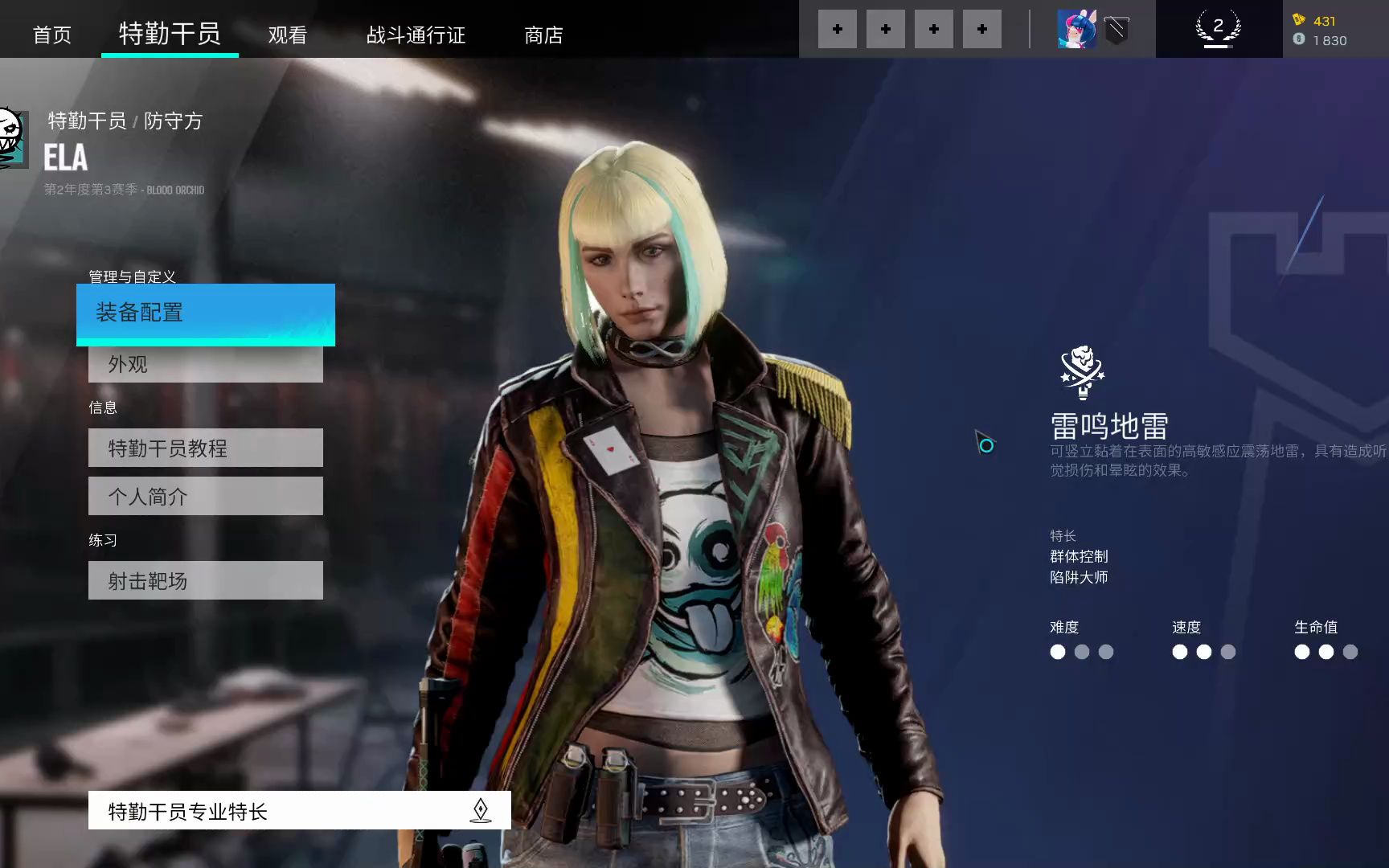Open 装备配置 loadout menu
Screen dimensions: 1389x868
206,313
